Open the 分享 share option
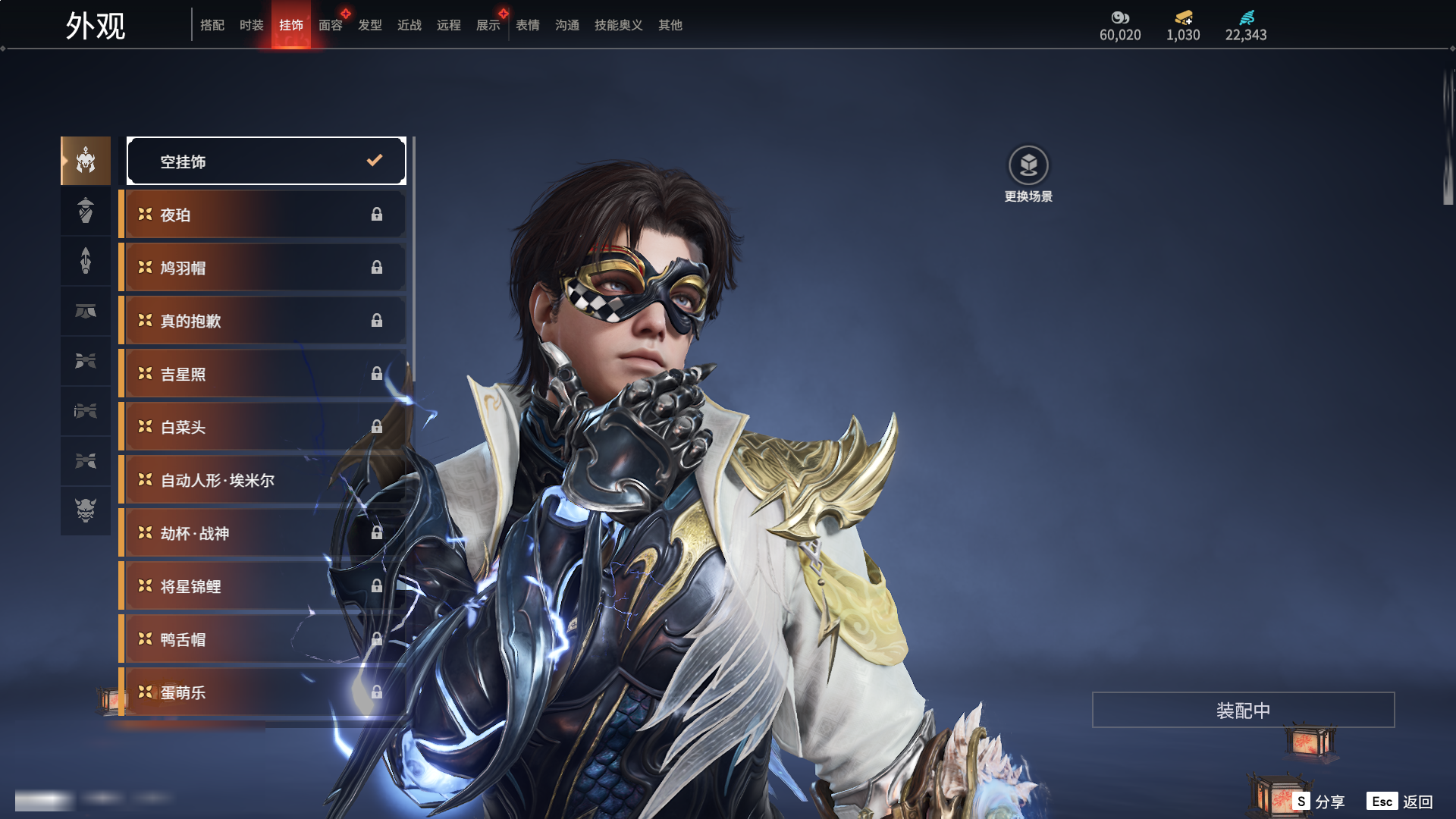The image size is (1456, 819). [x=1319, y=802]
